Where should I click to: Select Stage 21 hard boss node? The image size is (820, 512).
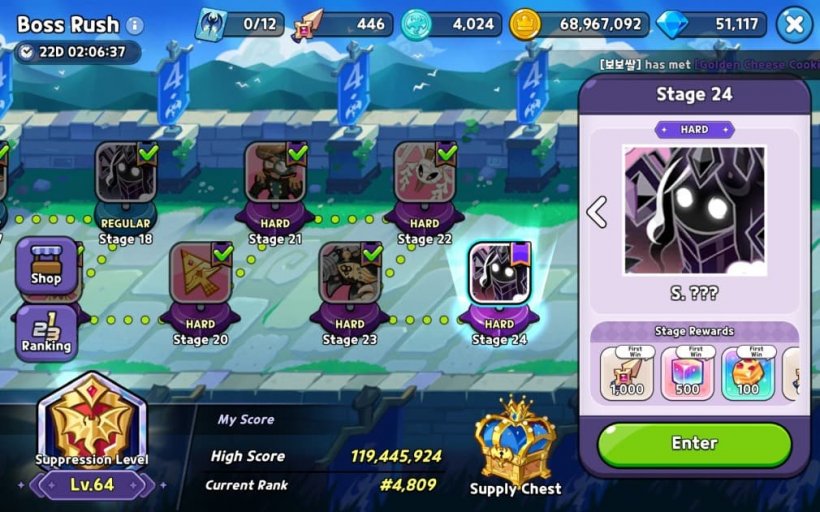pyautogui.click(x=275, y=175)
